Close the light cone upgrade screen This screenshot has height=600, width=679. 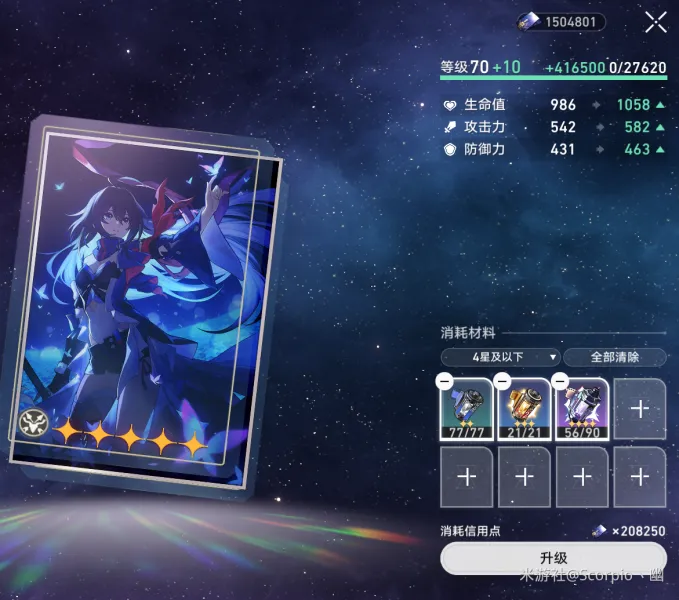click(655, 22)
